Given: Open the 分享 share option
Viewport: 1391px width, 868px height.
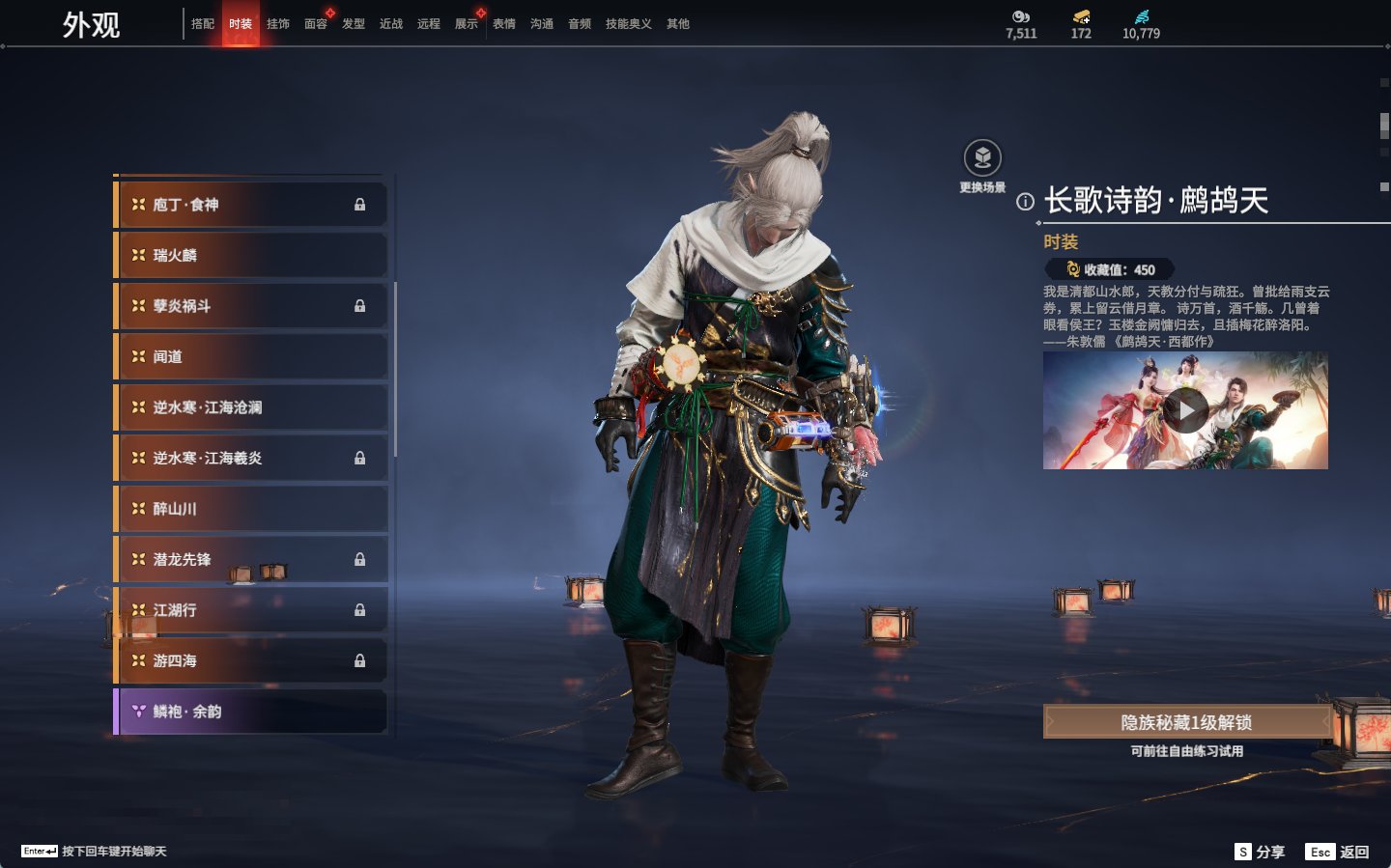Looking at the screenshot, I should coord(1261,852).
